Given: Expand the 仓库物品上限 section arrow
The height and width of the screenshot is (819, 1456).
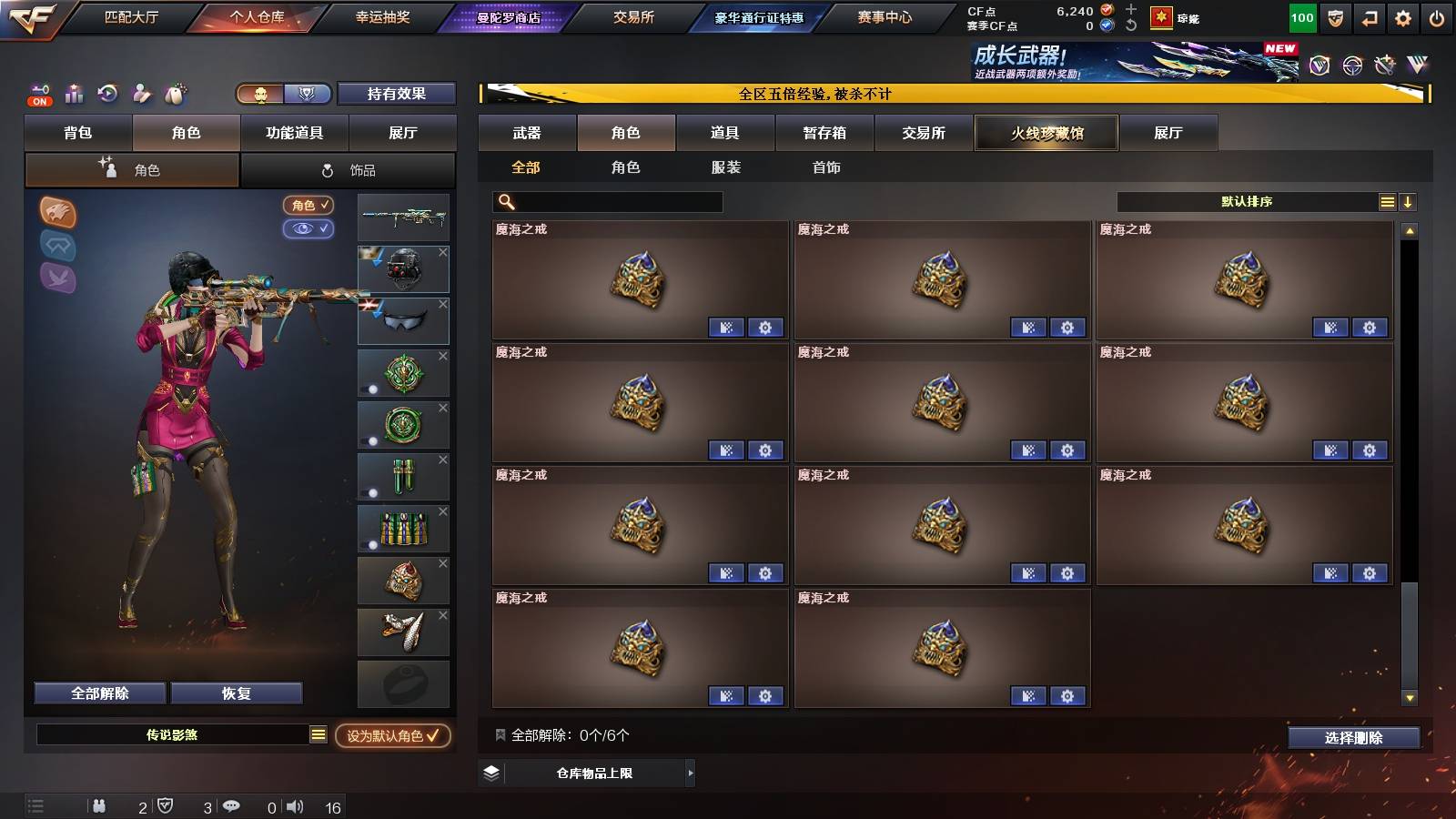Looking at the screenshot, I should [x=689, y=773].
